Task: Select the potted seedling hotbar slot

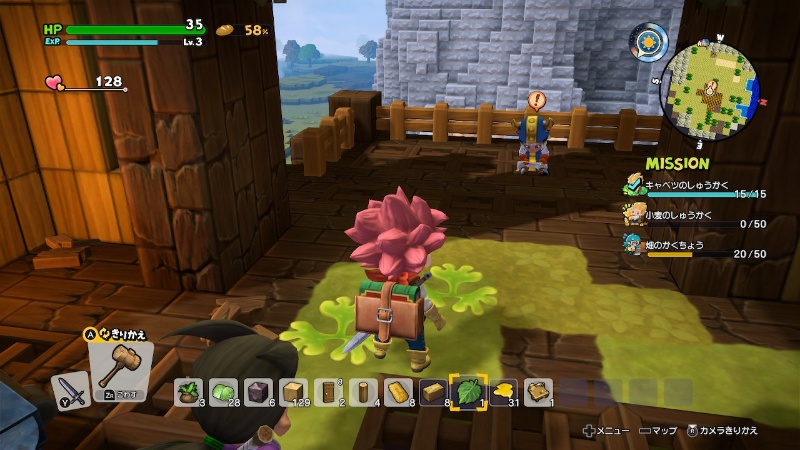Action: 187,392
